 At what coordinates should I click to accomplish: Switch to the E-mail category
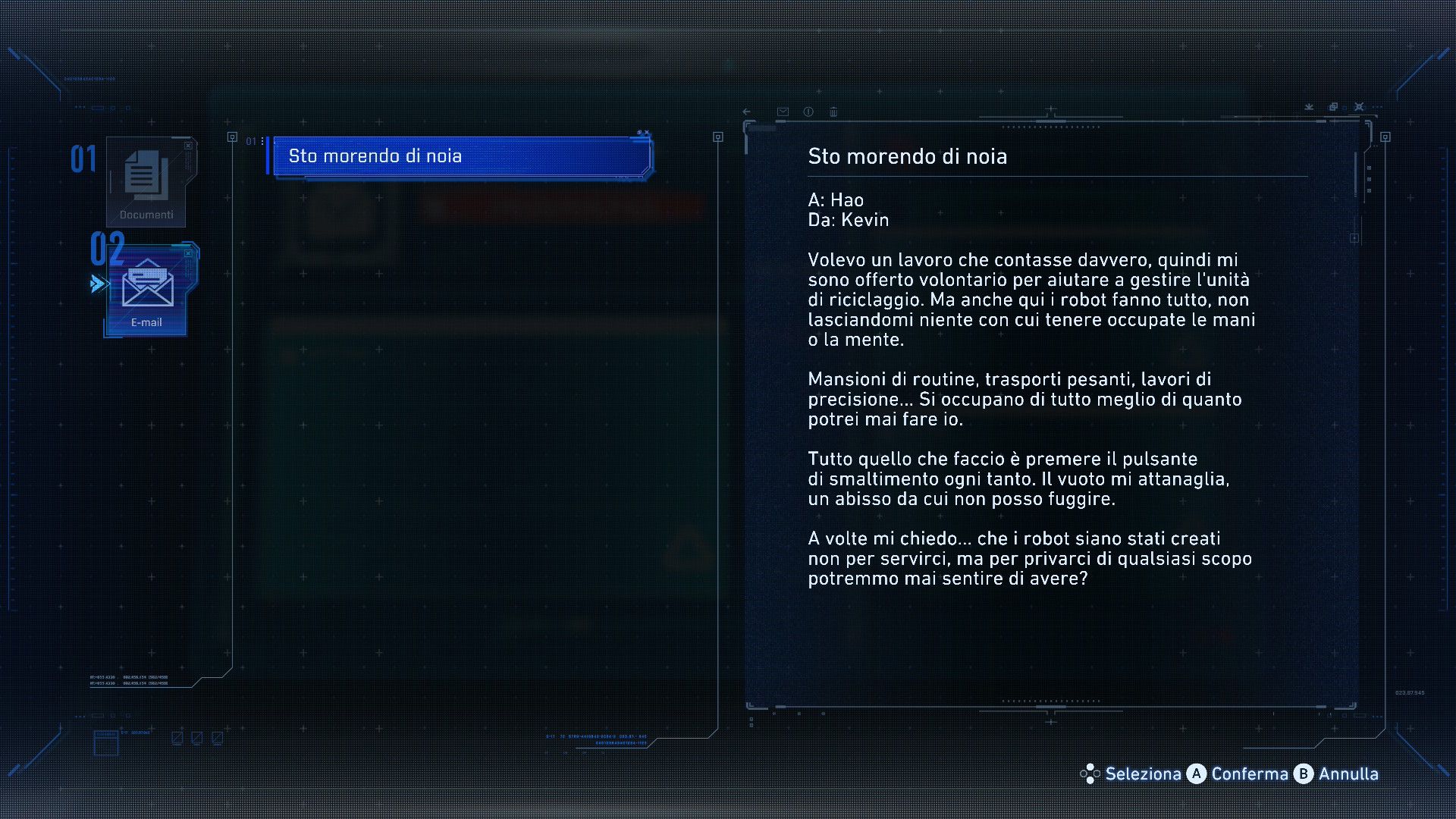pyautogui.click(x=147, y=290)
